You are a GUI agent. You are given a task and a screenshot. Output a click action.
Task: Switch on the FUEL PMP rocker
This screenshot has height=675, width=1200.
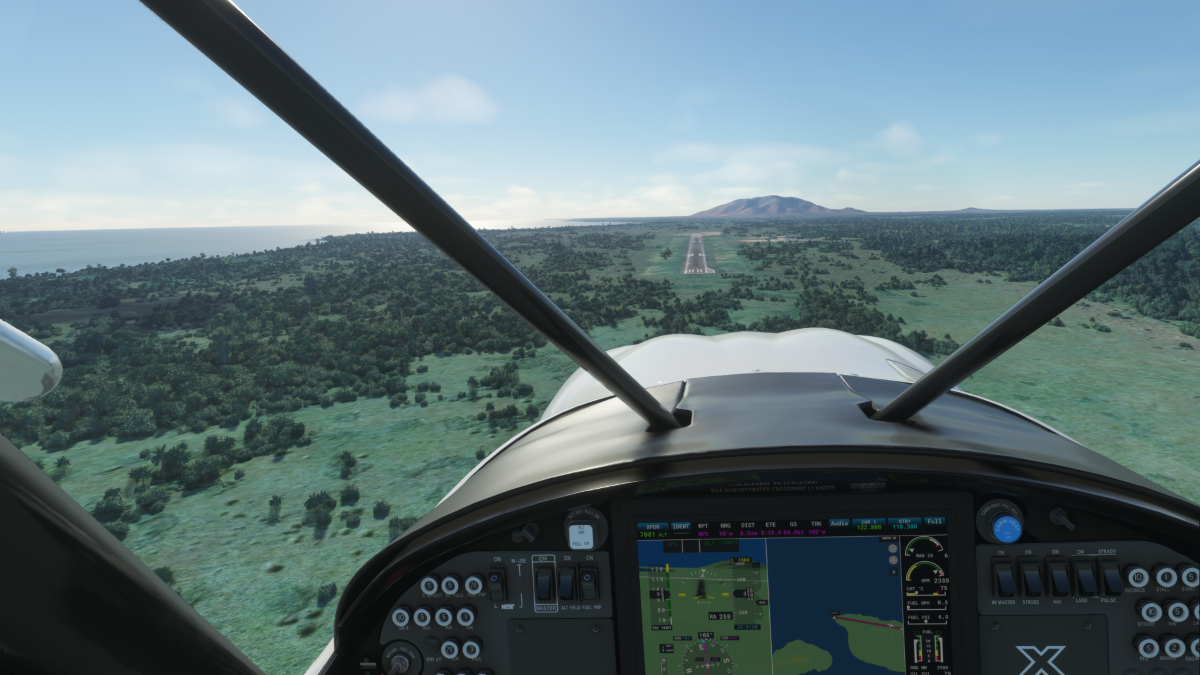tap(590, 583)
